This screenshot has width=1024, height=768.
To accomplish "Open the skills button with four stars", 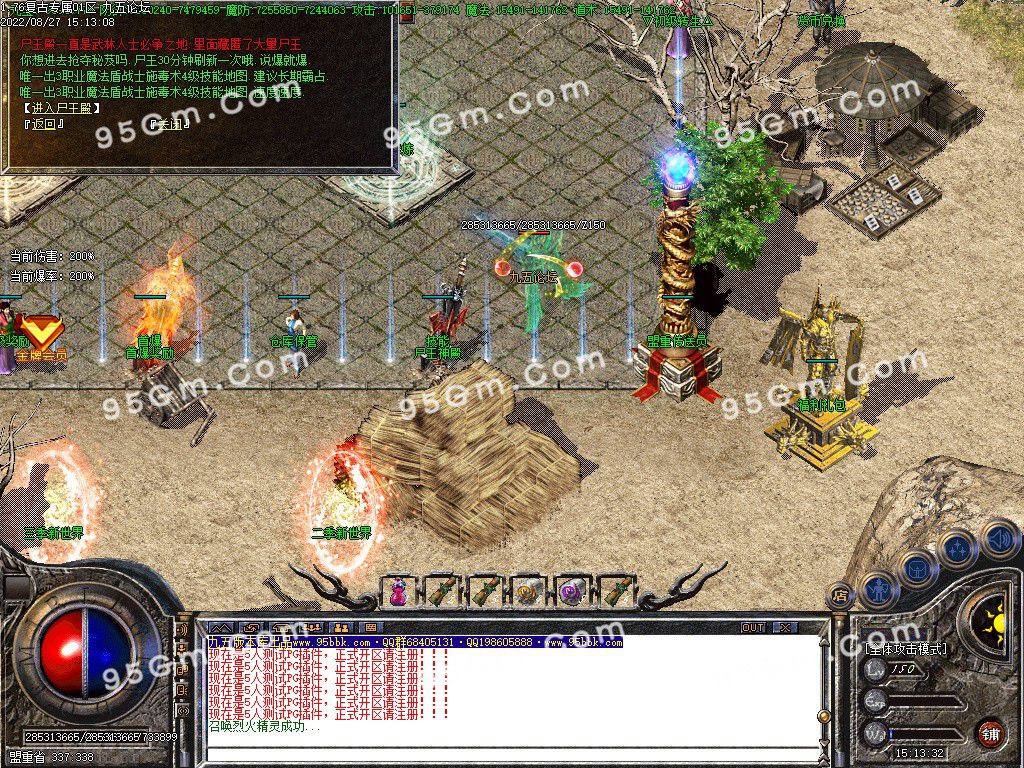I will click(x=957, y=549).
